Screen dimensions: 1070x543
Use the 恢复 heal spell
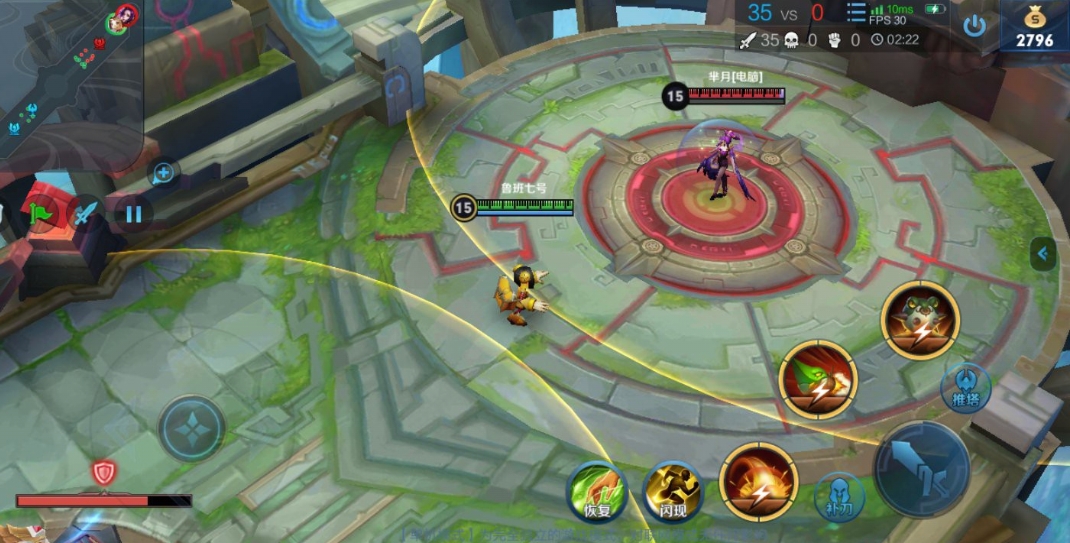(597, 491)
